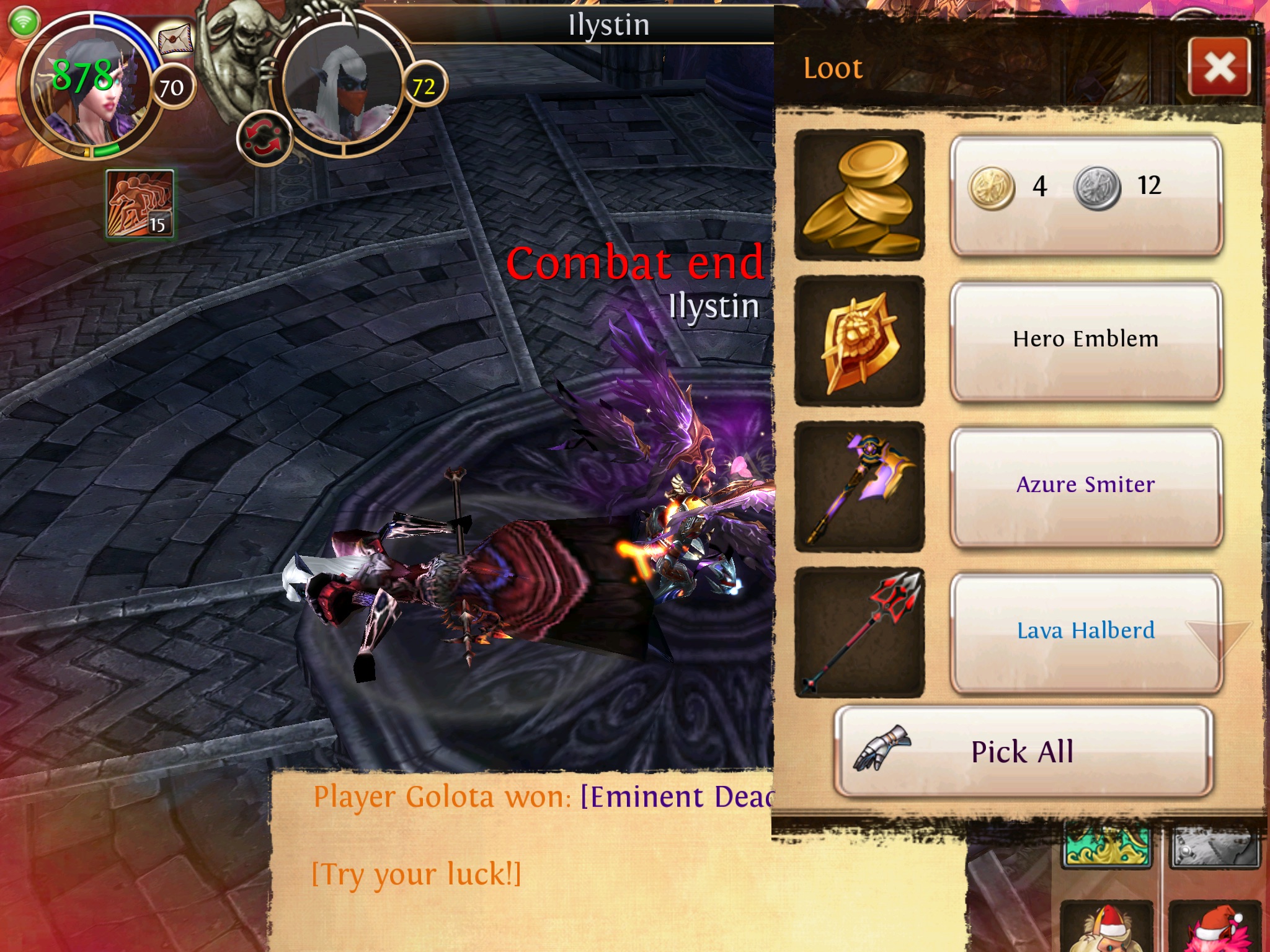Pick up the gold and silver coins

[1086, 195]
